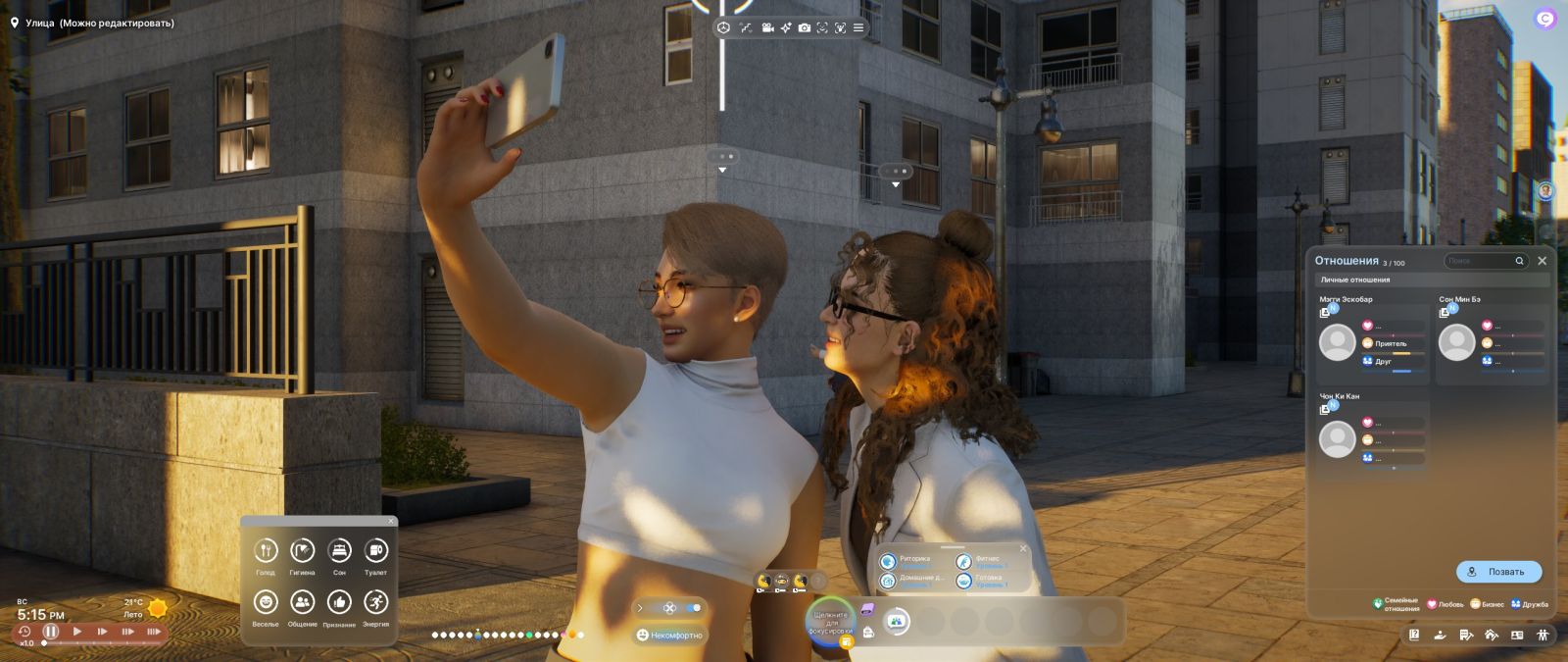
Task: Focus the relationships search field
Action: tap(1480, 261)
